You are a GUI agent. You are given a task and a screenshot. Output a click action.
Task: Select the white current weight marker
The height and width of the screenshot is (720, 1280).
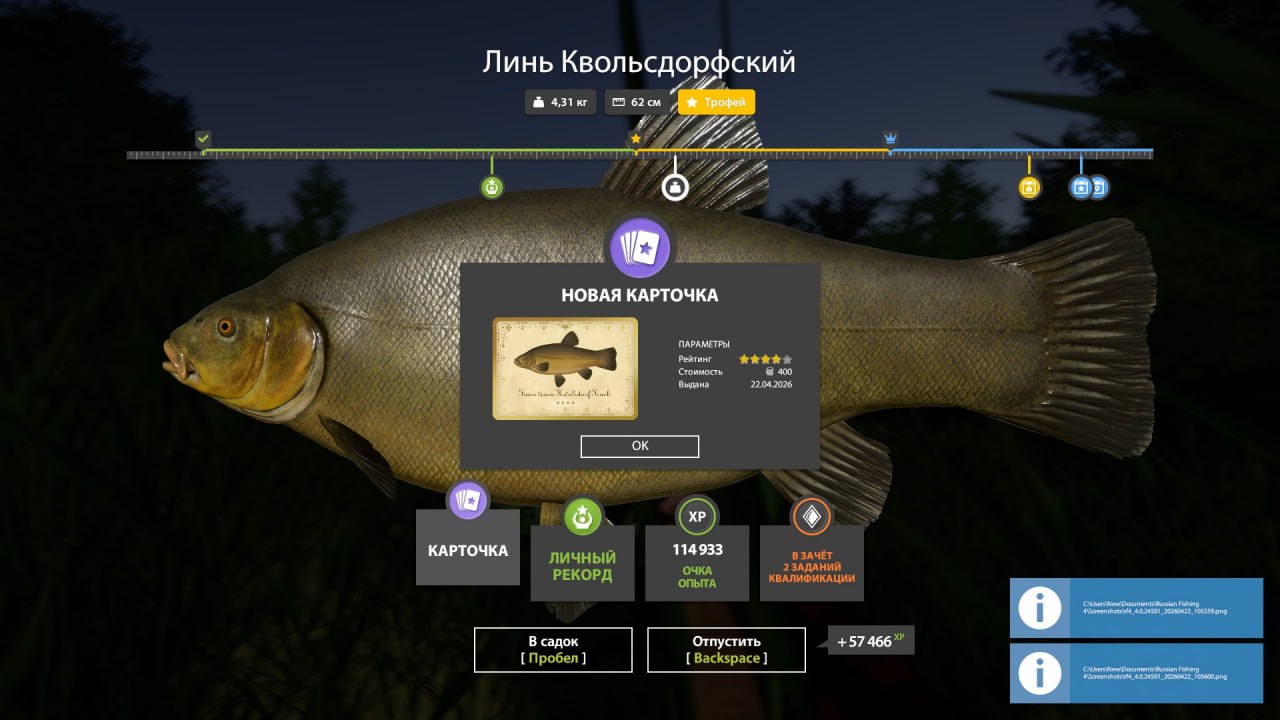point(675,187)
